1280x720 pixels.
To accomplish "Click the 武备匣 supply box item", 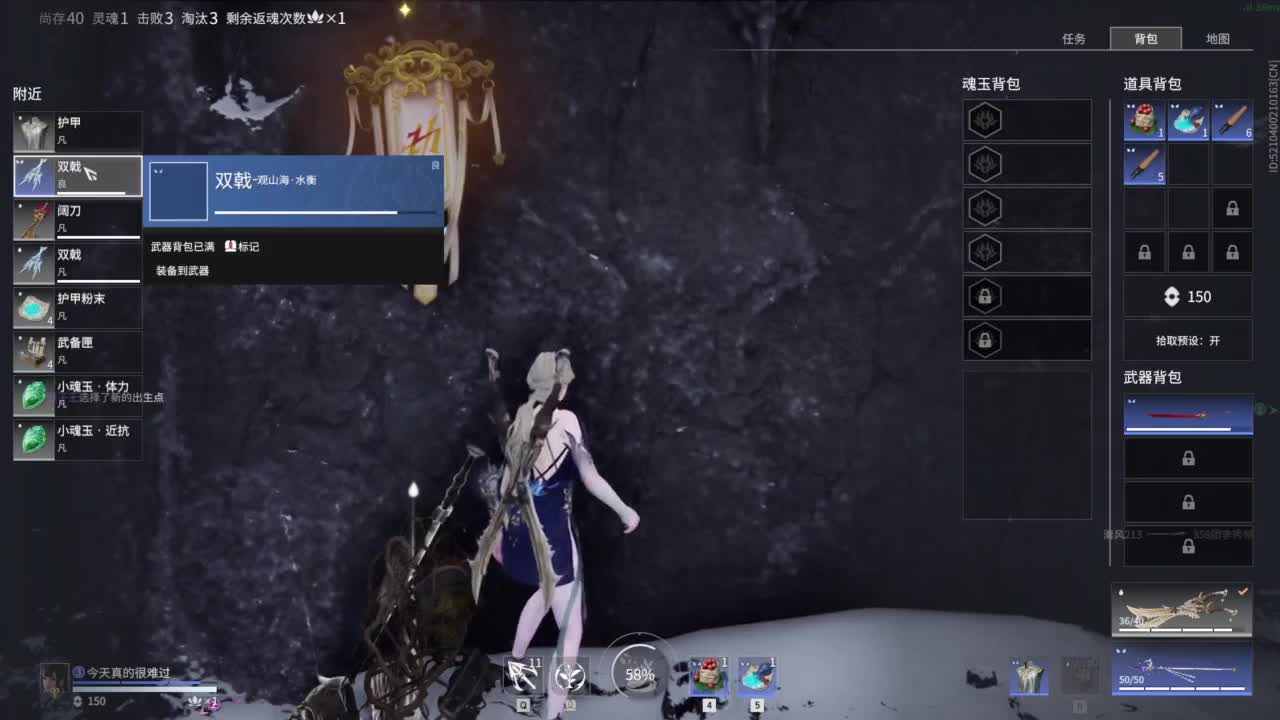I will point(77,350).
